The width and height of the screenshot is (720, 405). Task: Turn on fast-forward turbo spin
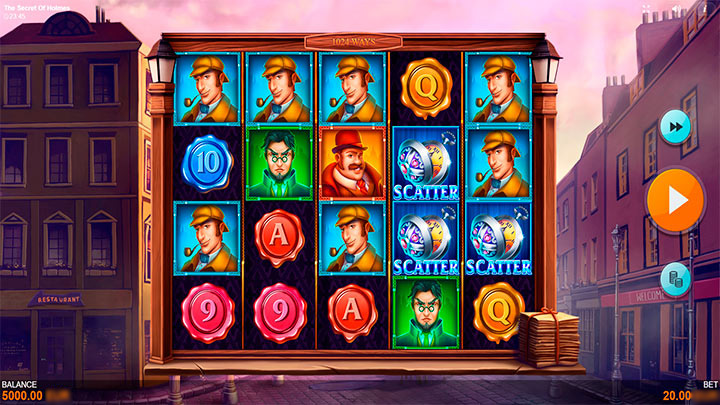click(676, 127)
